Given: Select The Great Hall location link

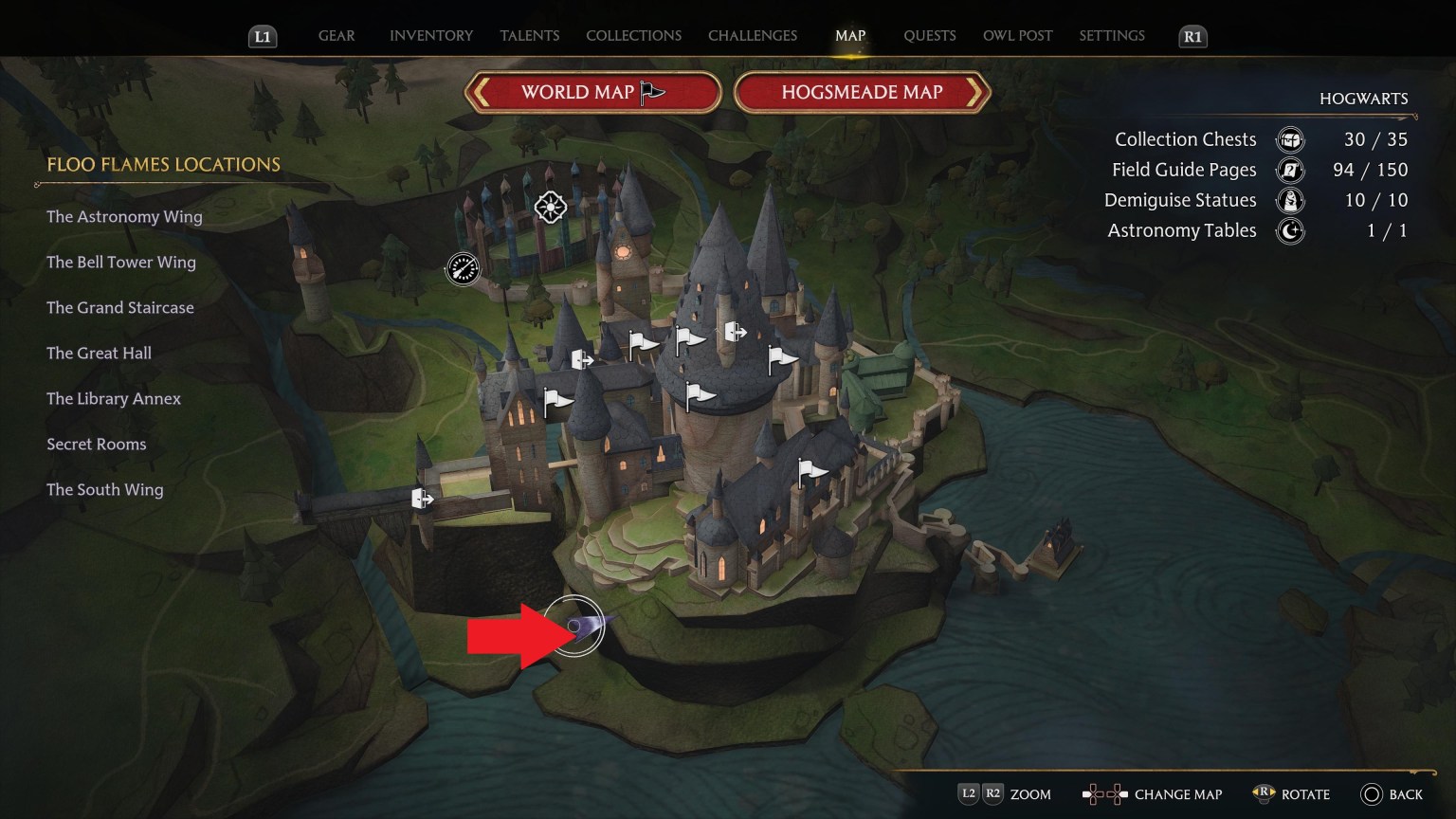Looking at the screenshot, I should pyautogui.click(x=99, y=353).
